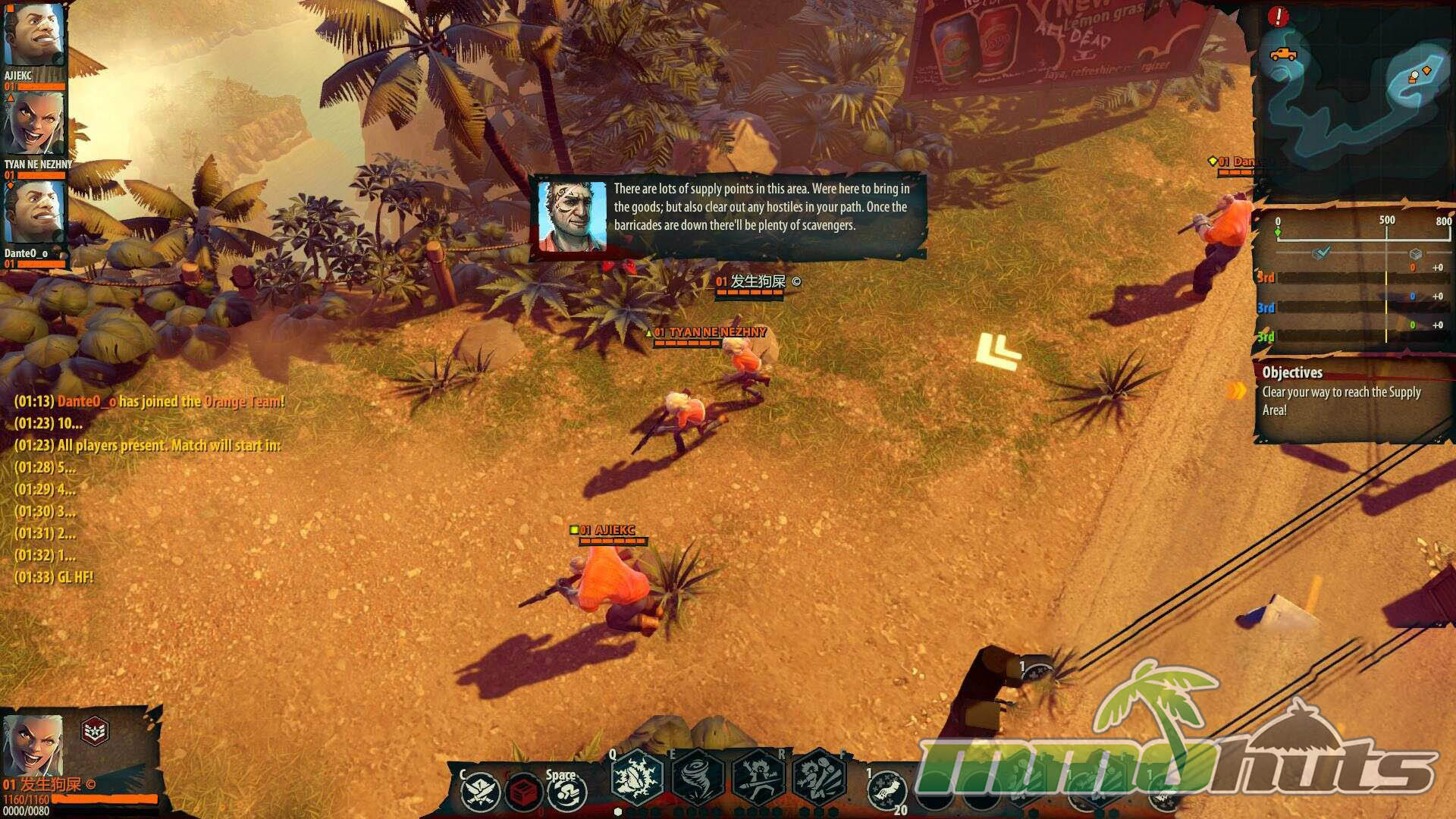
Task: Select teammate TYAN NE NEZHNY's portrait
Action: click(33, 124)
